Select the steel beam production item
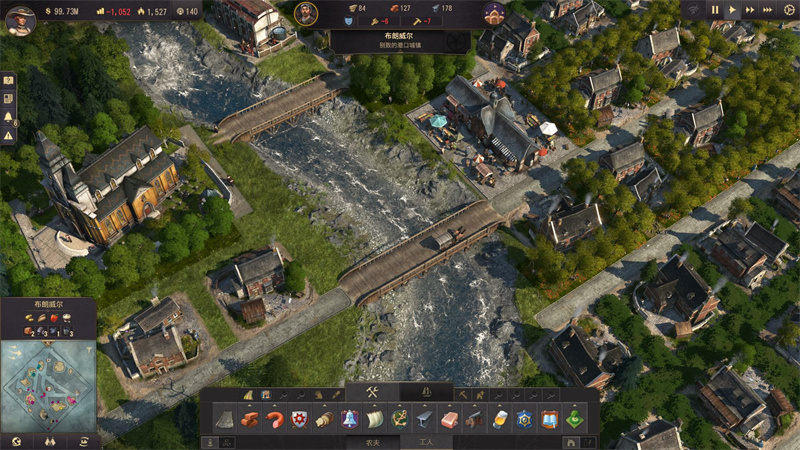This screenshot has height=450, width=800. 424,419
